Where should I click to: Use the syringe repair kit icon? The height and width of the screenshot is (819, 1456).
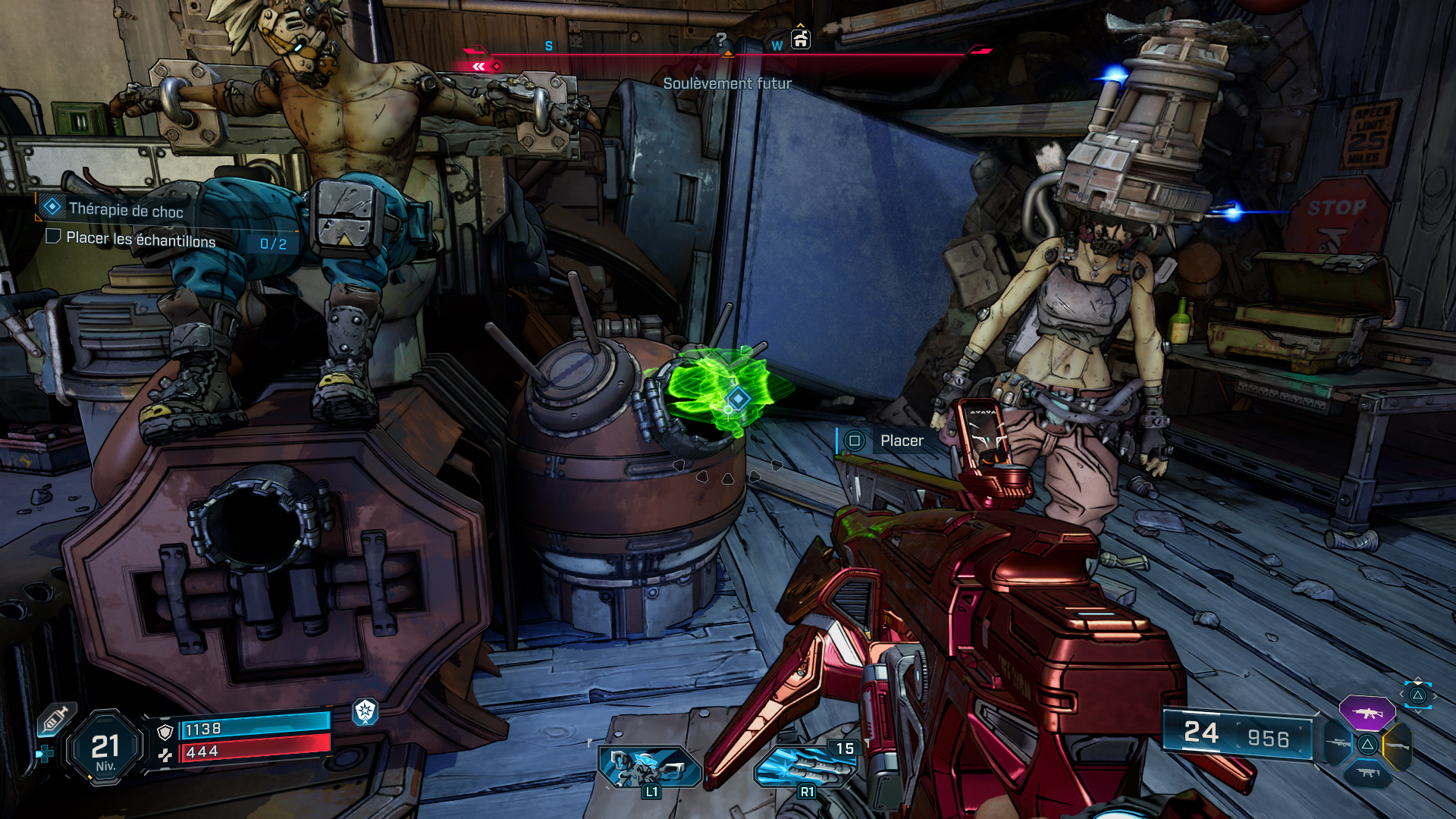(x=57, y=718)
